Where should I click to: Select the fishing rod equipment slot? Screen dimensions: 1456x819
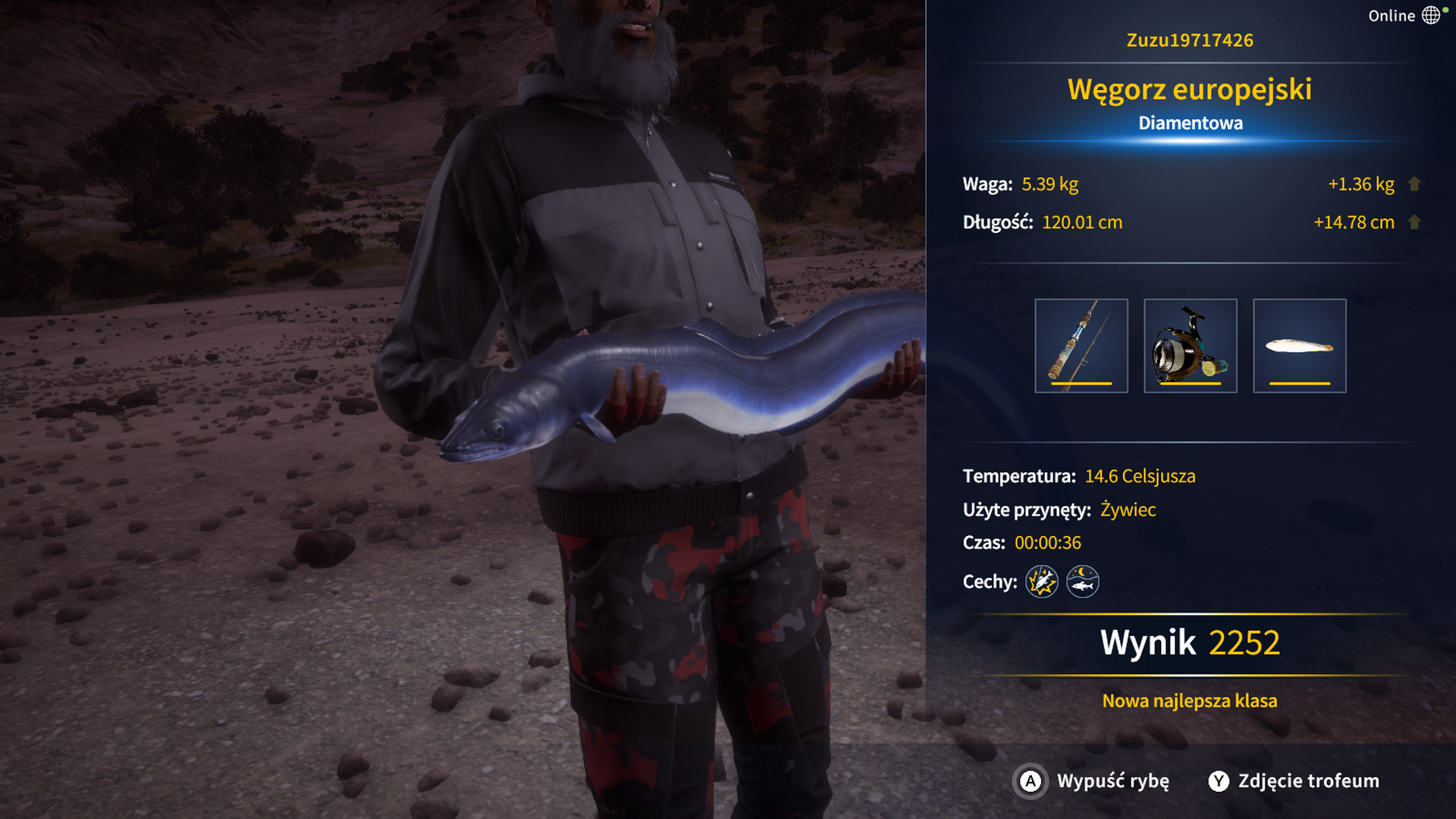click(1081, 346)
